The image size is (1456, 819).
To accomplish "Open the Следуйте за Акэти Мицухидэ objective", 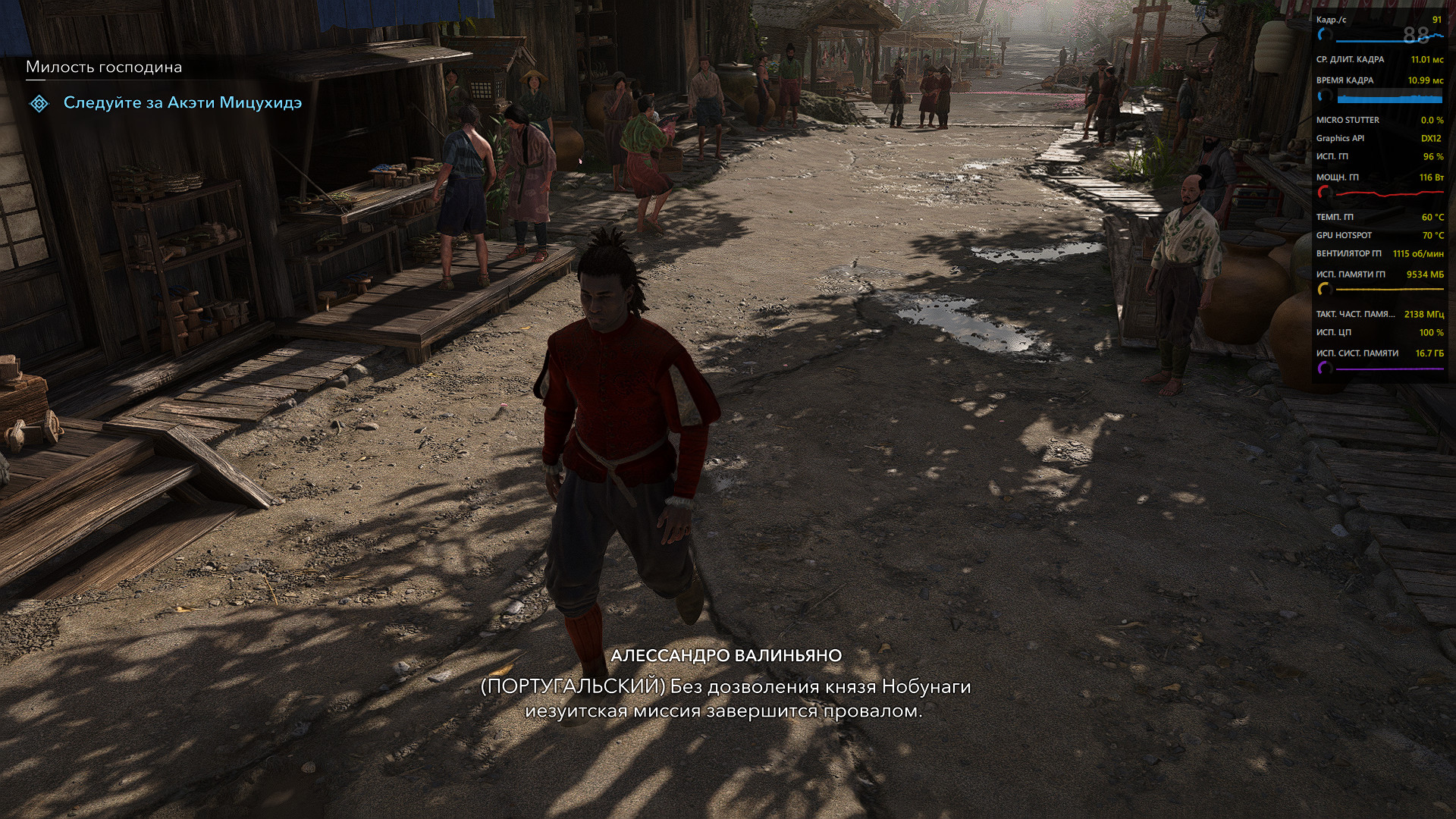I will click(182, 103).
